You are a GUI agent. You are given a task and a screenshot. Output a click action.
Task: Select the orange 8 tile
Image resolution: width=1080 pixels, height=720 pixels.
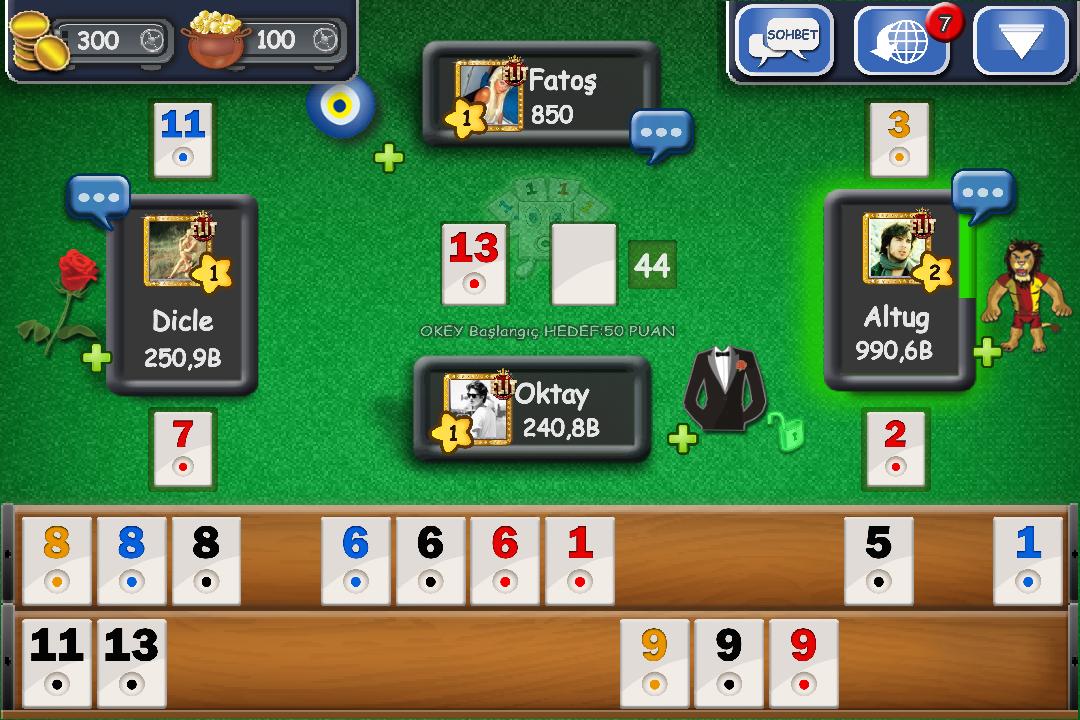coord(57,560)
